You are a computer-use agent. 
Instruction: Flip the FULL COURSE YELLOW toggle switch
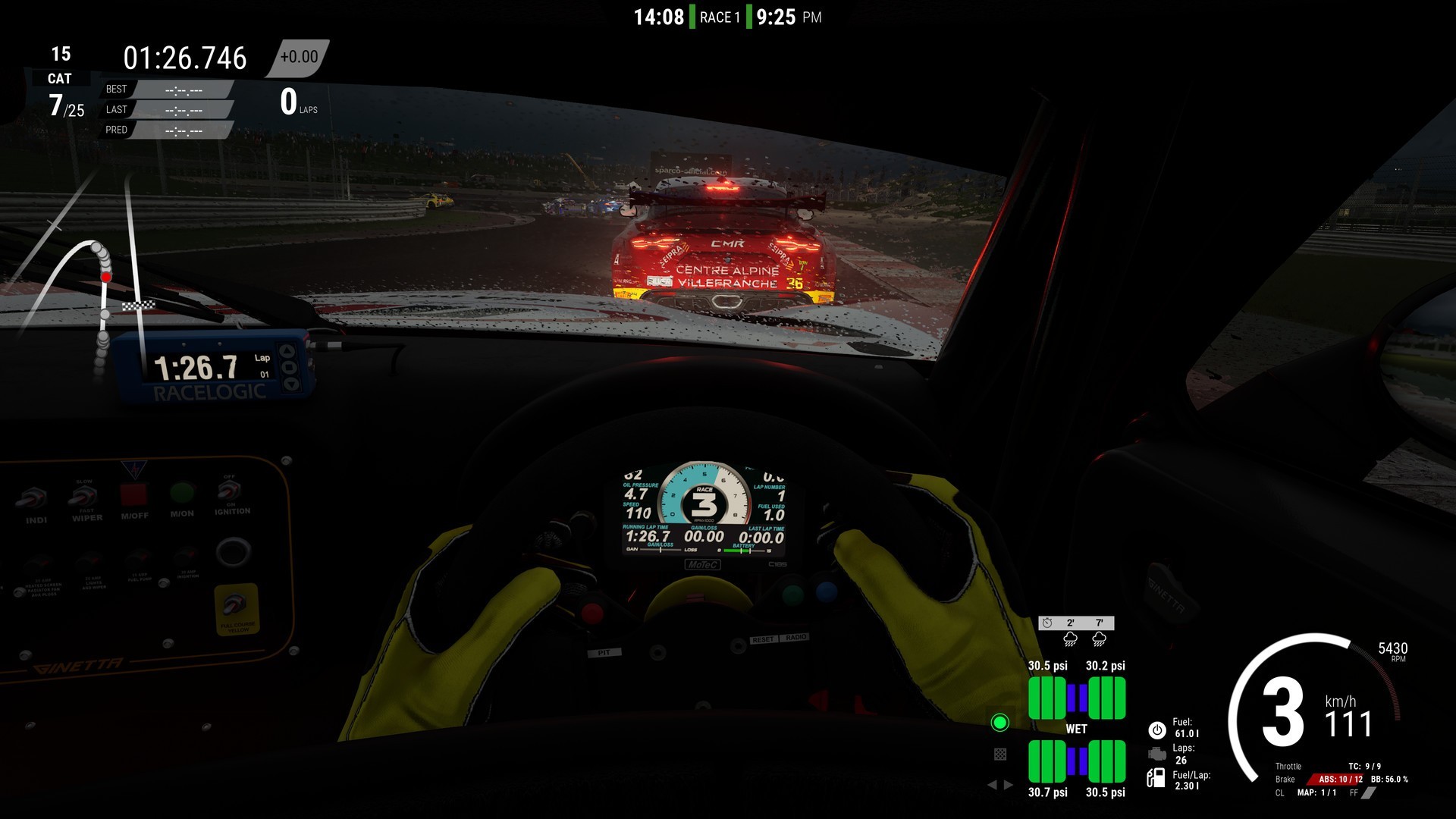coord(234,604)
